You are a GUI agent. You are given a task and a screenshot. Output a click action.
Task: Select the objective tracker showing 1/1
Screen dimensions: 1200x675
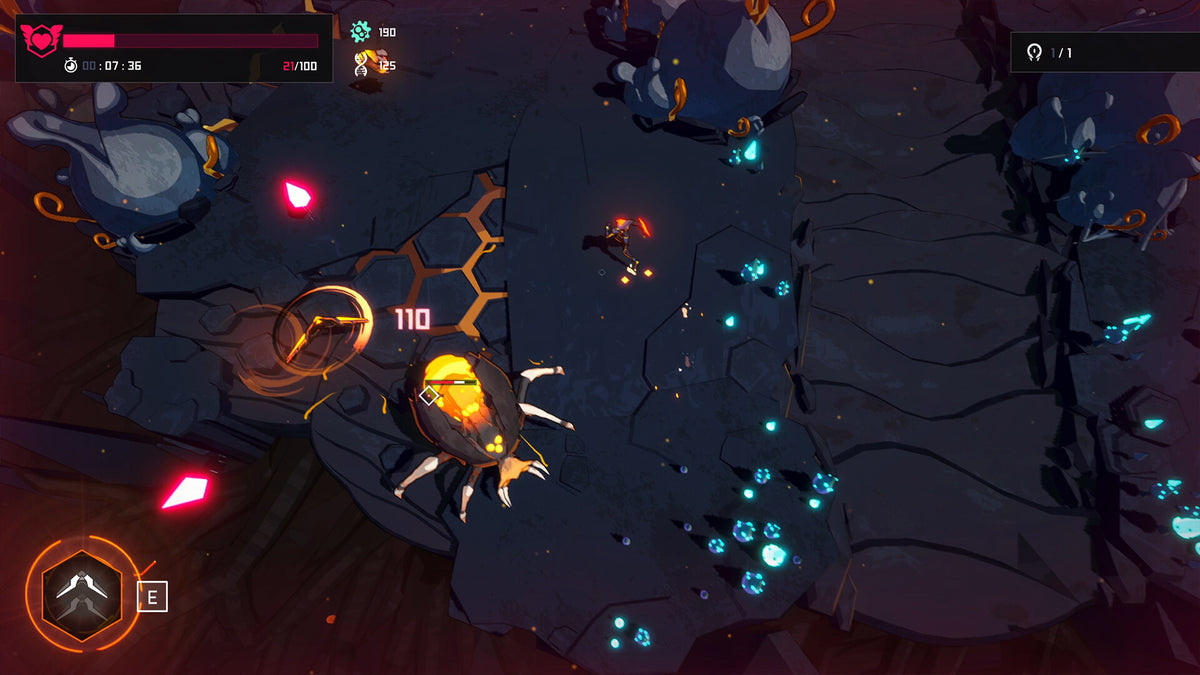pos(1104,52)
